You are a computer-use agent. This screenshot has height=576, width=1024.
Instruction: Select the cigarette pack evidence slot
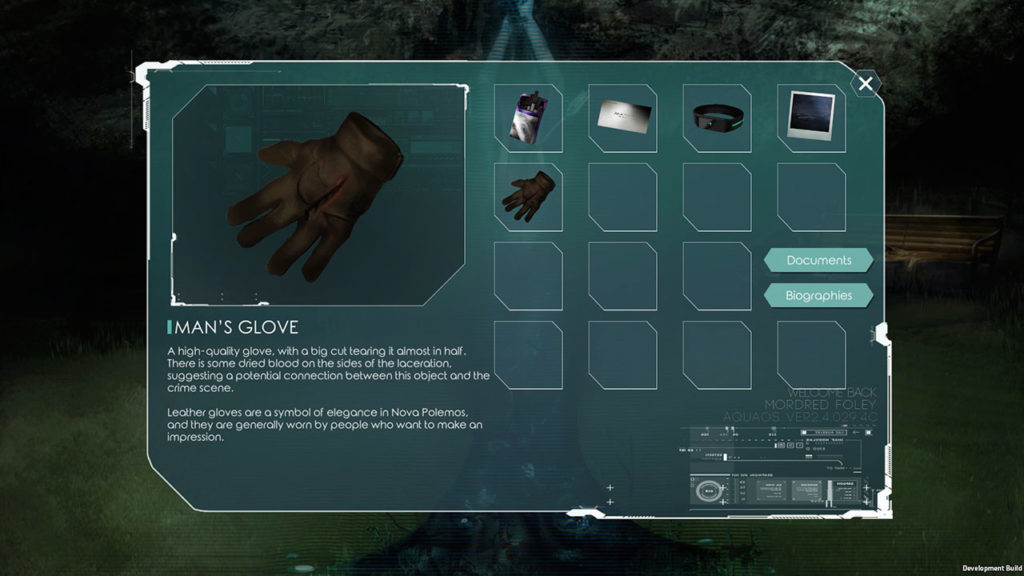point(528,118)
